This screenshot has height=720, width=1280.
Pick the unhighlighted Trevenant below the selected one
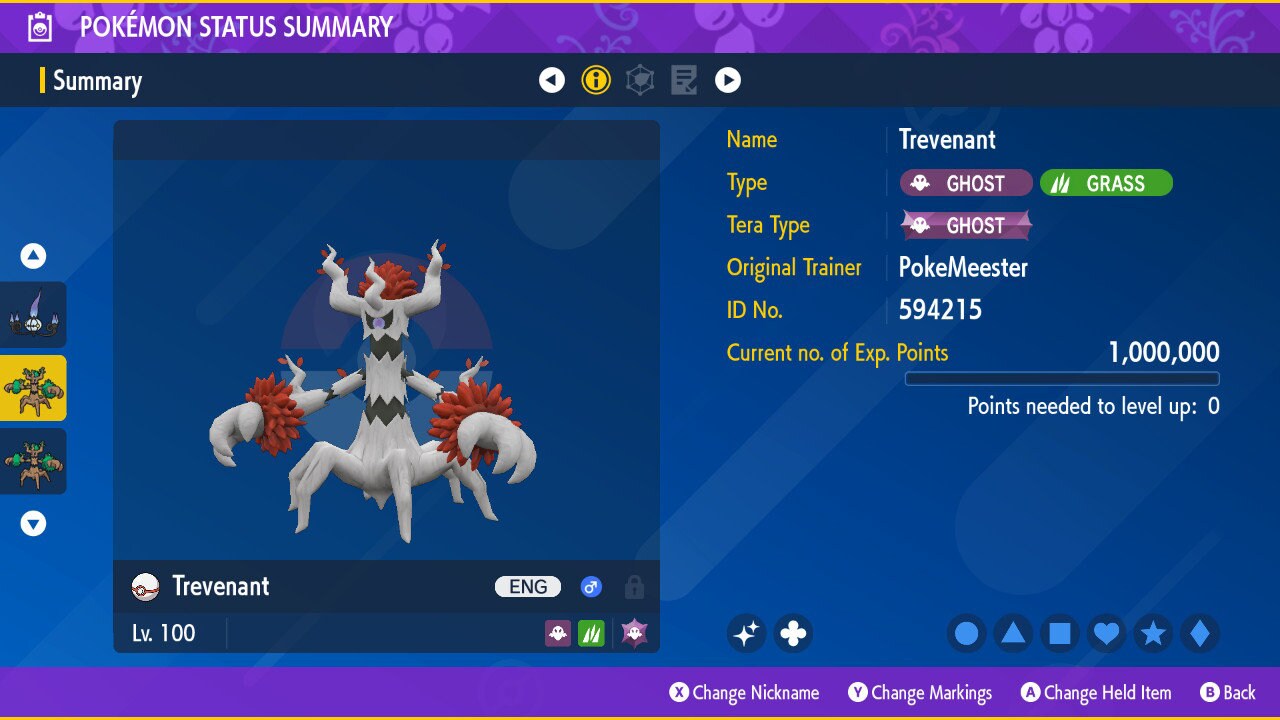33,461
